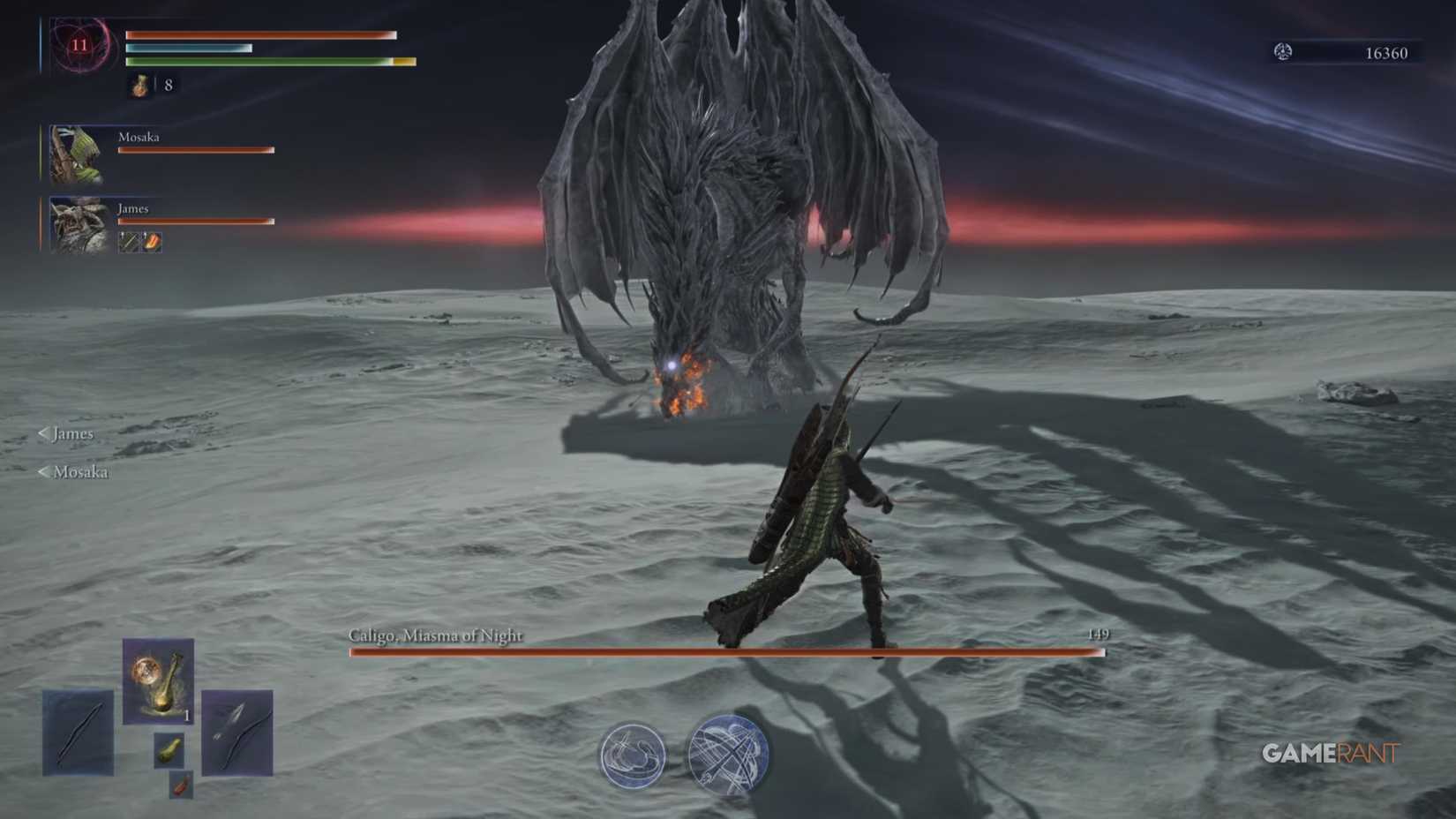
Task: Expand the Mosaka ping marker on the left
Action: coord(75,473)
